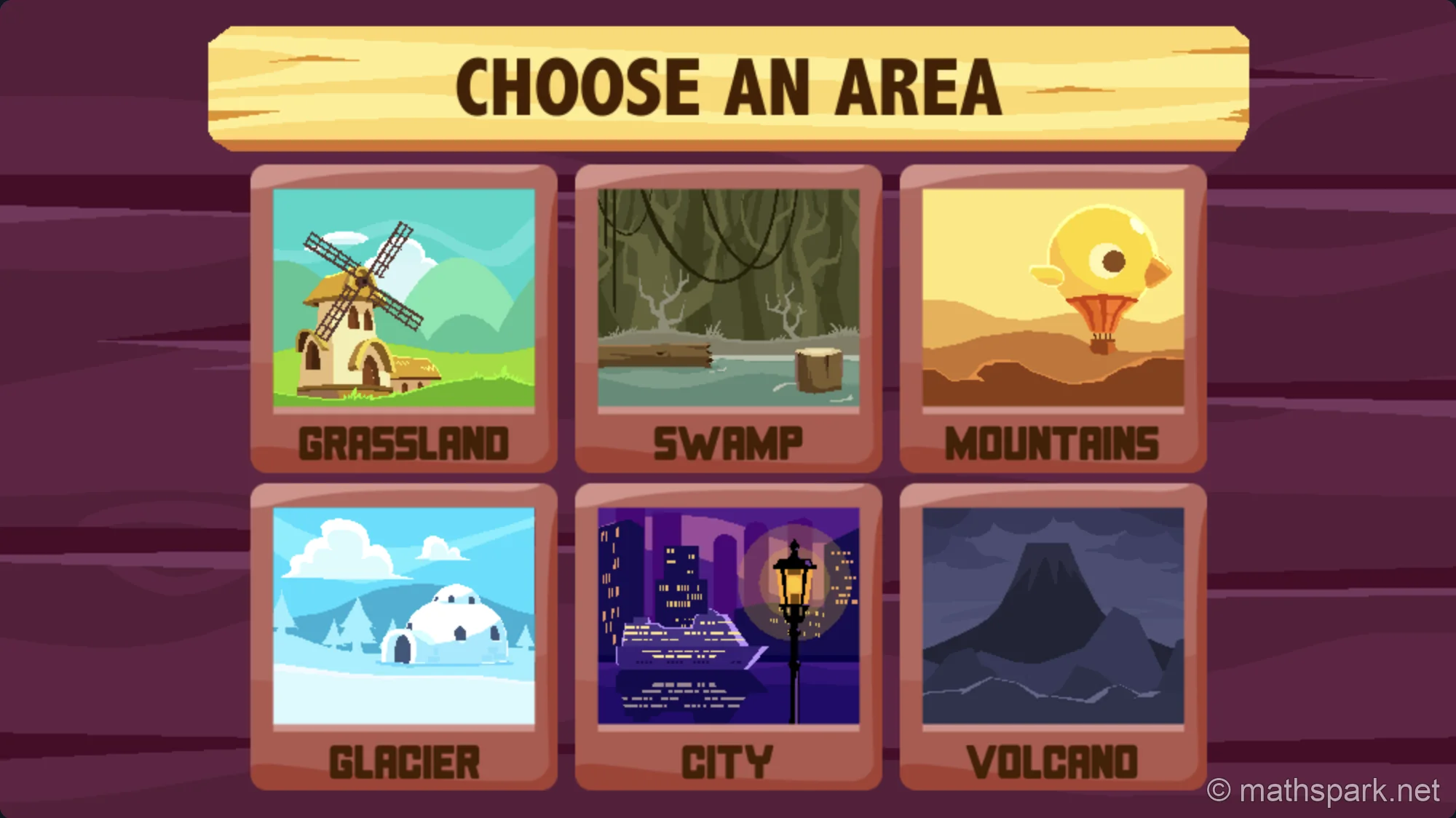Screen dimensions: 1456x818
Task: Click the CHOOSE AN AREA banner
Action: (728, 86)
